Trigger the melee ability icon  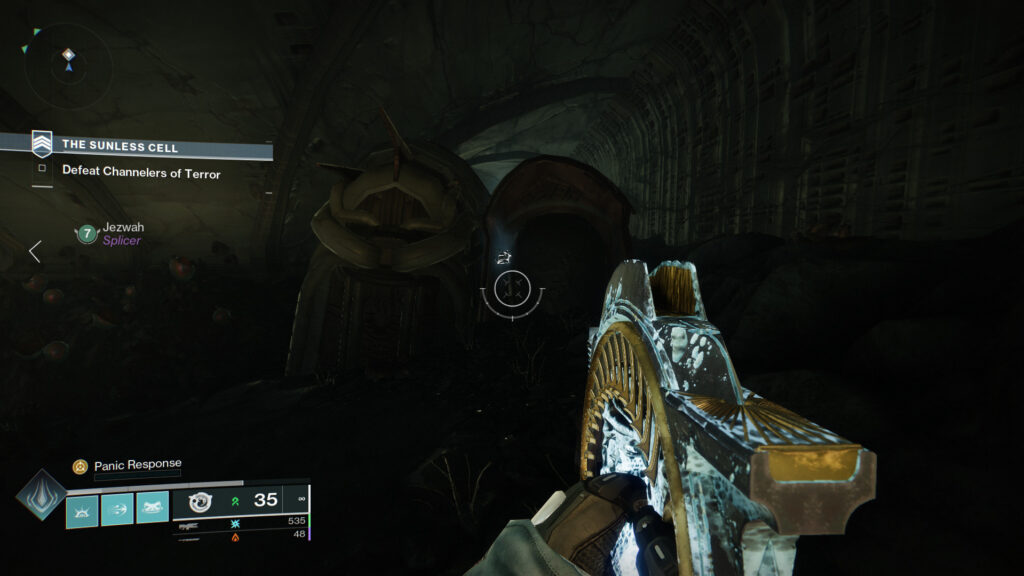pyautogui.click(x=152, y=510)
